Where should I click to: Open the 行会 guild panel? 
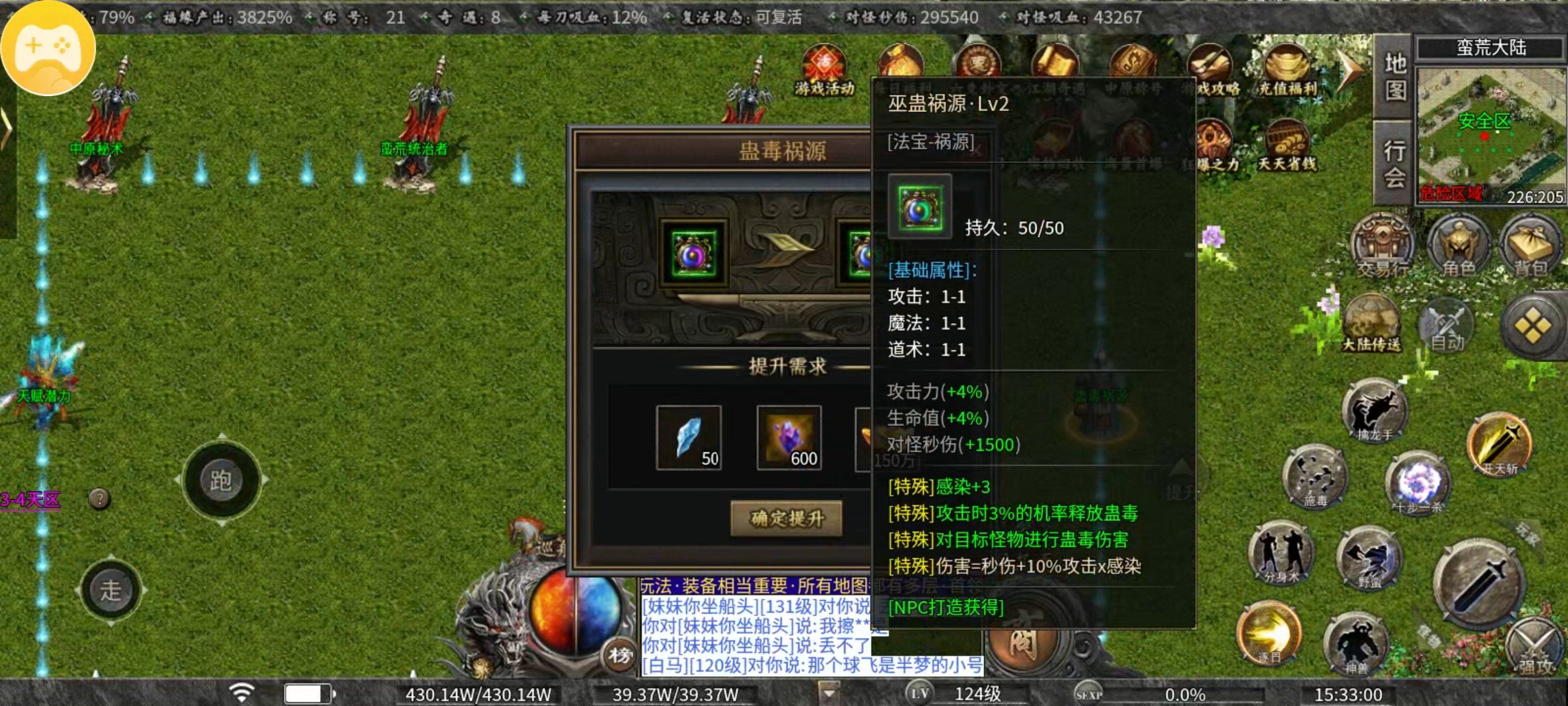click(1395, 160)
